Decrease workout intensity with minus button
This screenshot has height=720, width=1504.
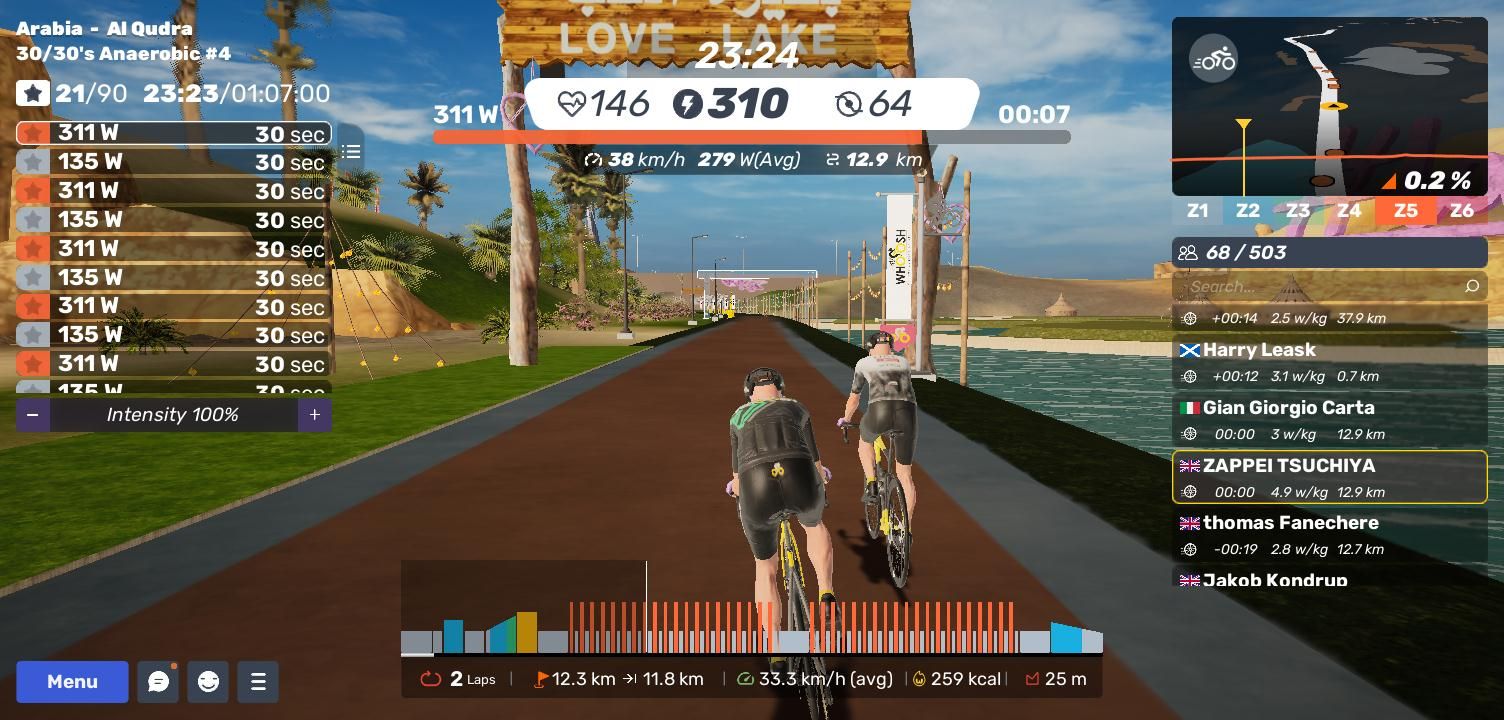click(33, 415)
